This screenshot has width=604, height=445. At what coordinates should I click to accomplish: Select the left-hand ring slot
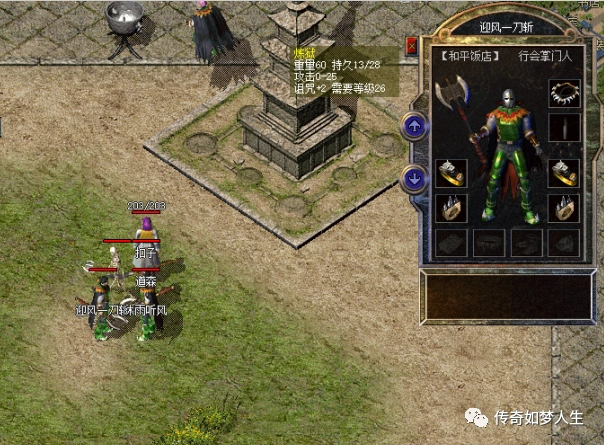[450, 208]
